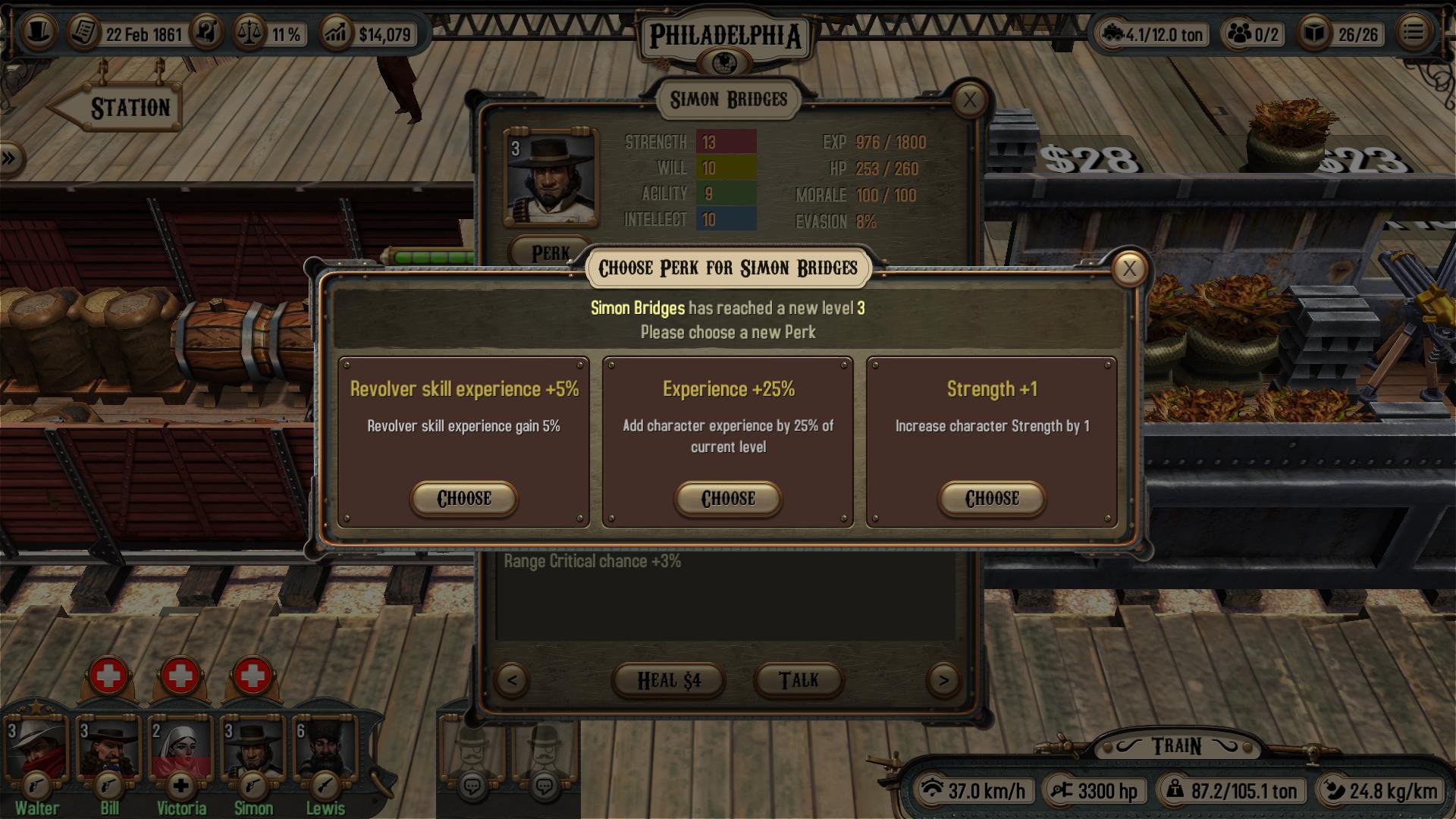Click the next character arrow in Simon's panel

click(x=944, y=680)
